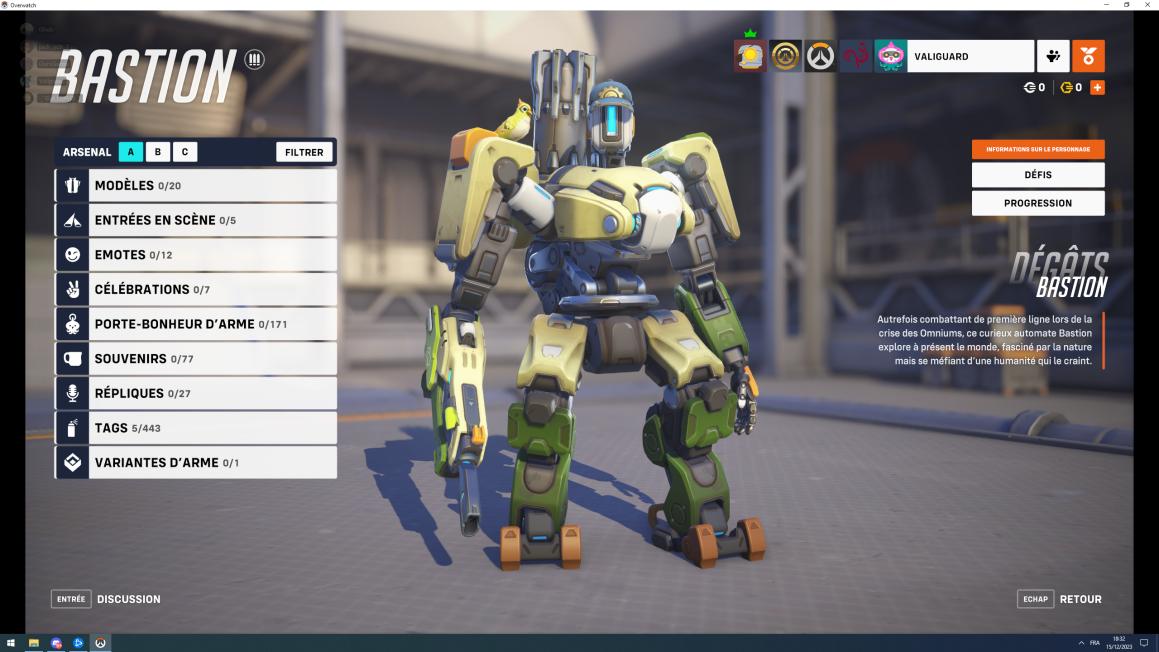Show the Souvenirs category
Viewport: 1159px width, 652px height.
pyautogui.click(x=196, y=358)
